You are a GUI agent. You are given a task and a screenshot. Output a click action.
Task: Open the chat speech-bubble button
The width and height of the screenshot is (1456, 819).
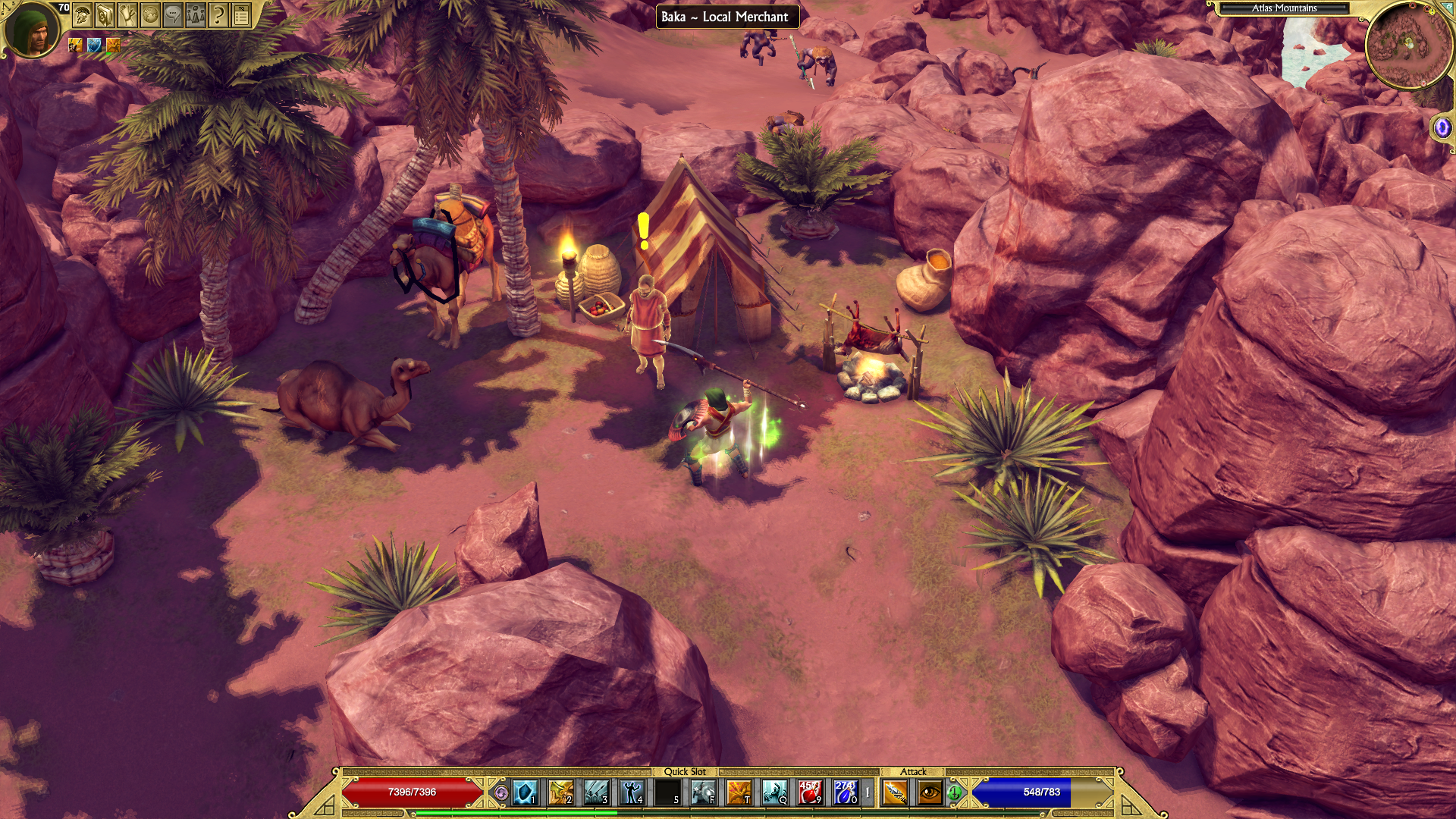point(173,15)
